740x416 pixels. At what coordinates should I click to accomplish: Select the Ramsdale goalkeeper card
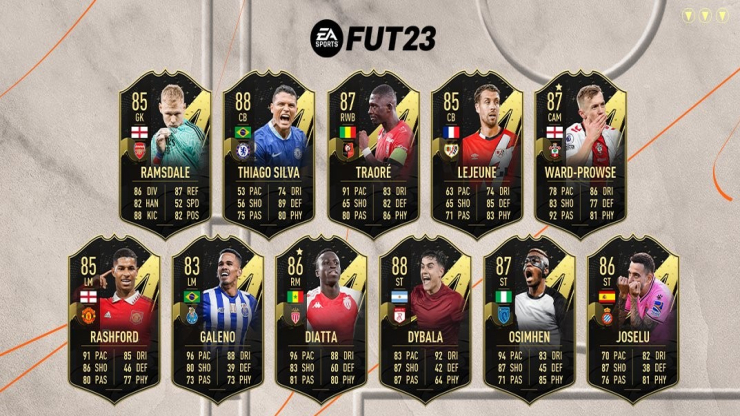pos(164,147)
